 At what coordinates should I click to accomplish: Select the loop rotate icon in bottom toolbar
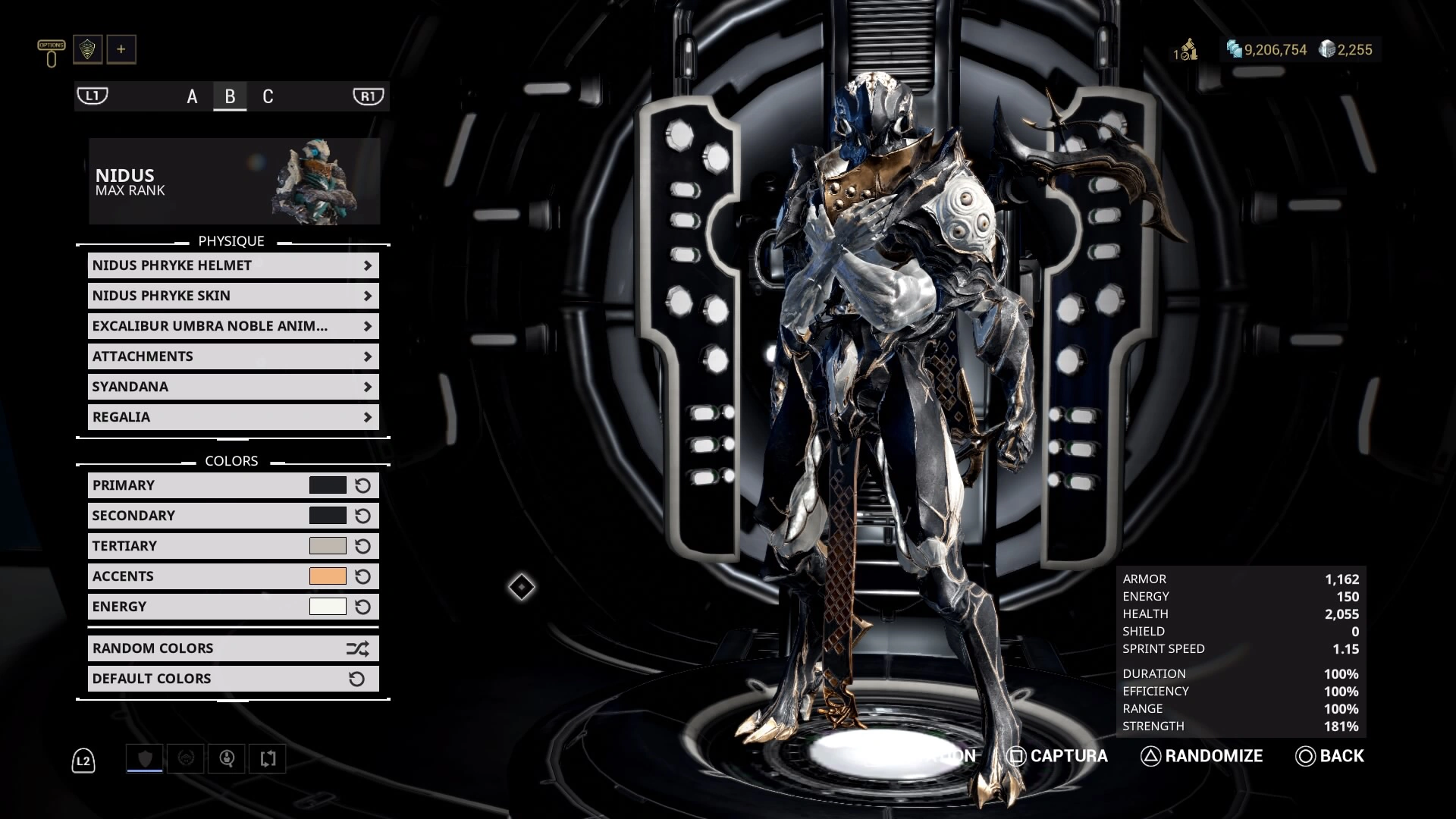[x=267, y=758]
